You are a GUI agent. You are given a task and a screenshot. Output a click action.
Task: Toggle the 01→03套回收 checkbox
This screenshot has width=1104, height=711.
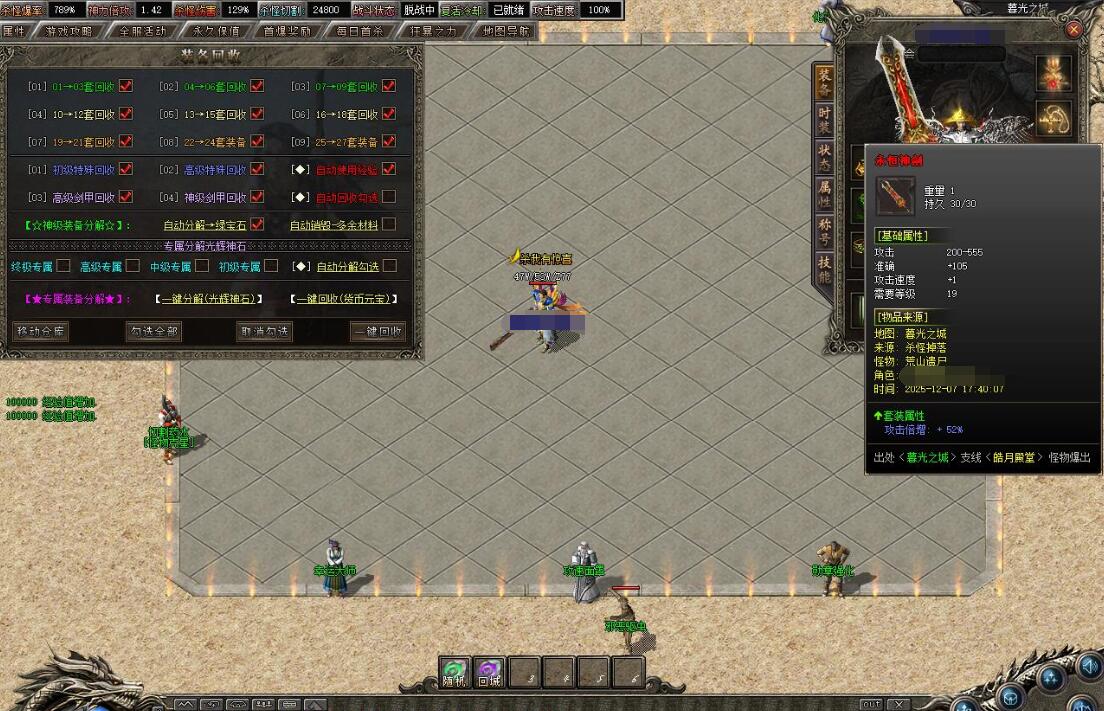tap(126, 86)
